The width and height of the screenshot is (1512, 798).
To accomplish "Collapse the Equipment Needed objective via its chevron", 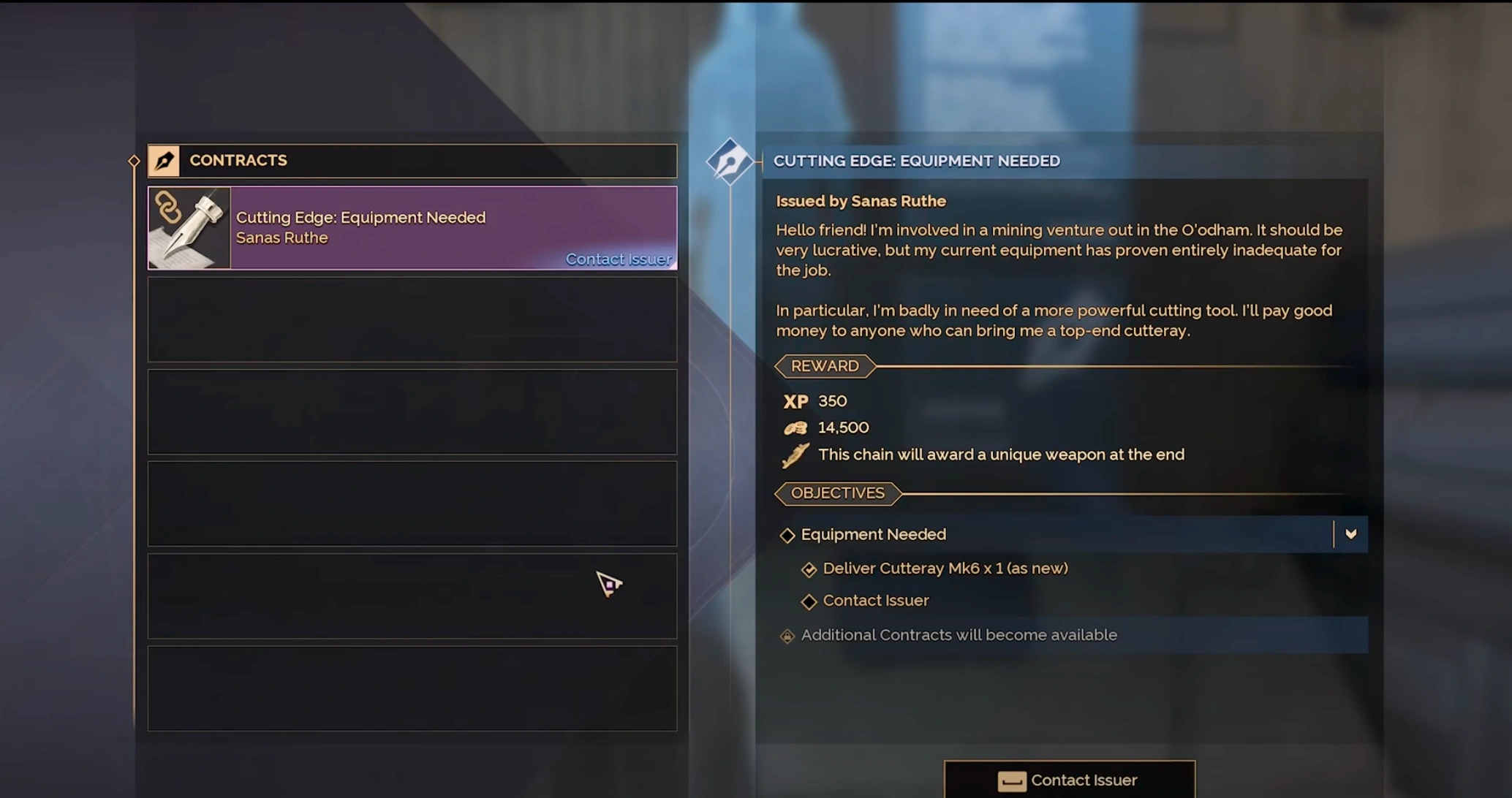I will click(x=1351, y=534).
